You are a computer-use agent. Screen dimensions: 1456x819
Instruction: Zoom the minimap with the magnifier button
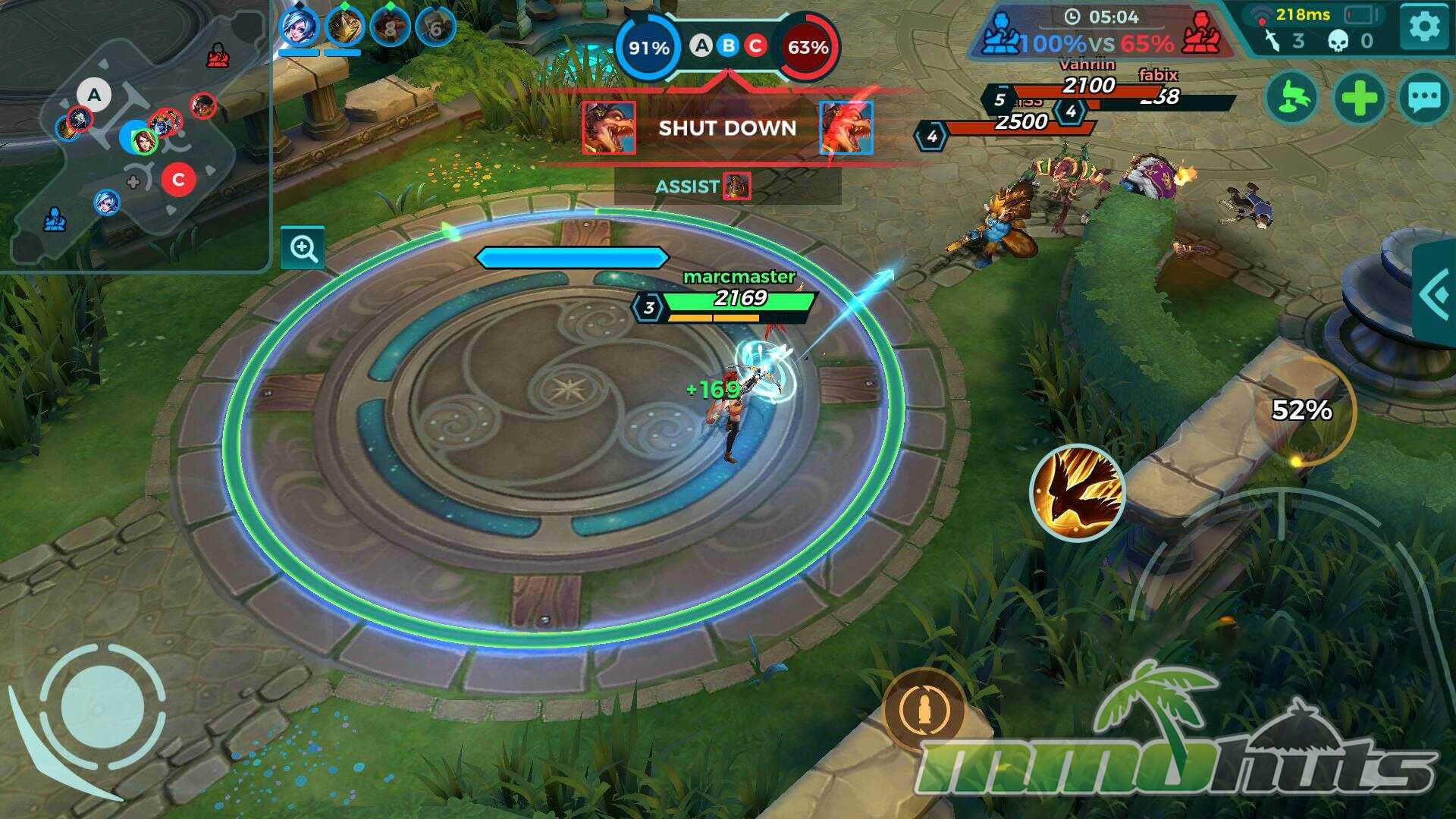(x=303, y=248)
